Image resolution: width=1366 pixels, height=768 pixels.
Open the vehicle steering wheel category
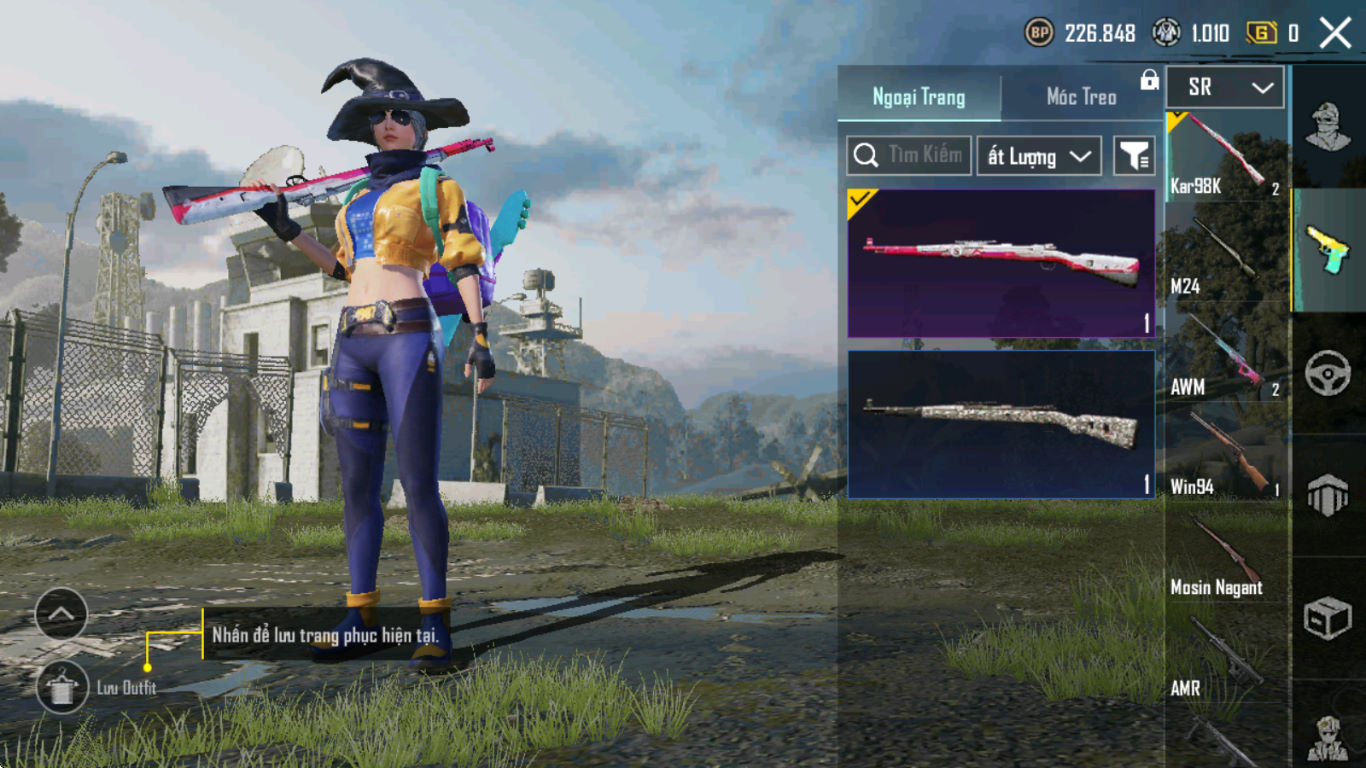point(1328,373)
